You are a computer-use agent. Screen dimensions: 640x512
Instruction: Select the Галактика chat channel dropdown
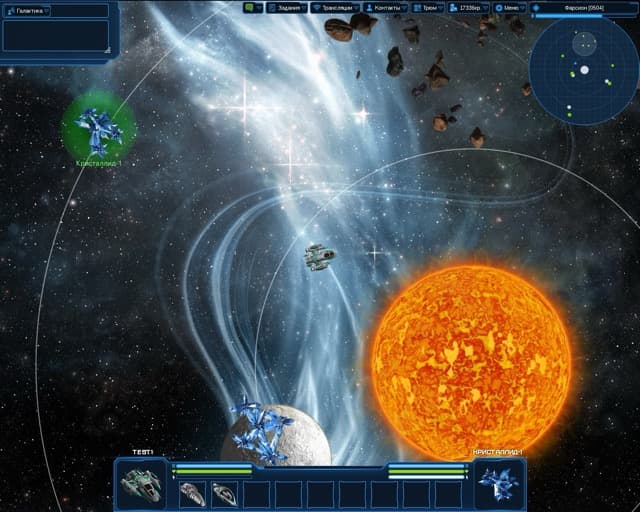point(28,10)
